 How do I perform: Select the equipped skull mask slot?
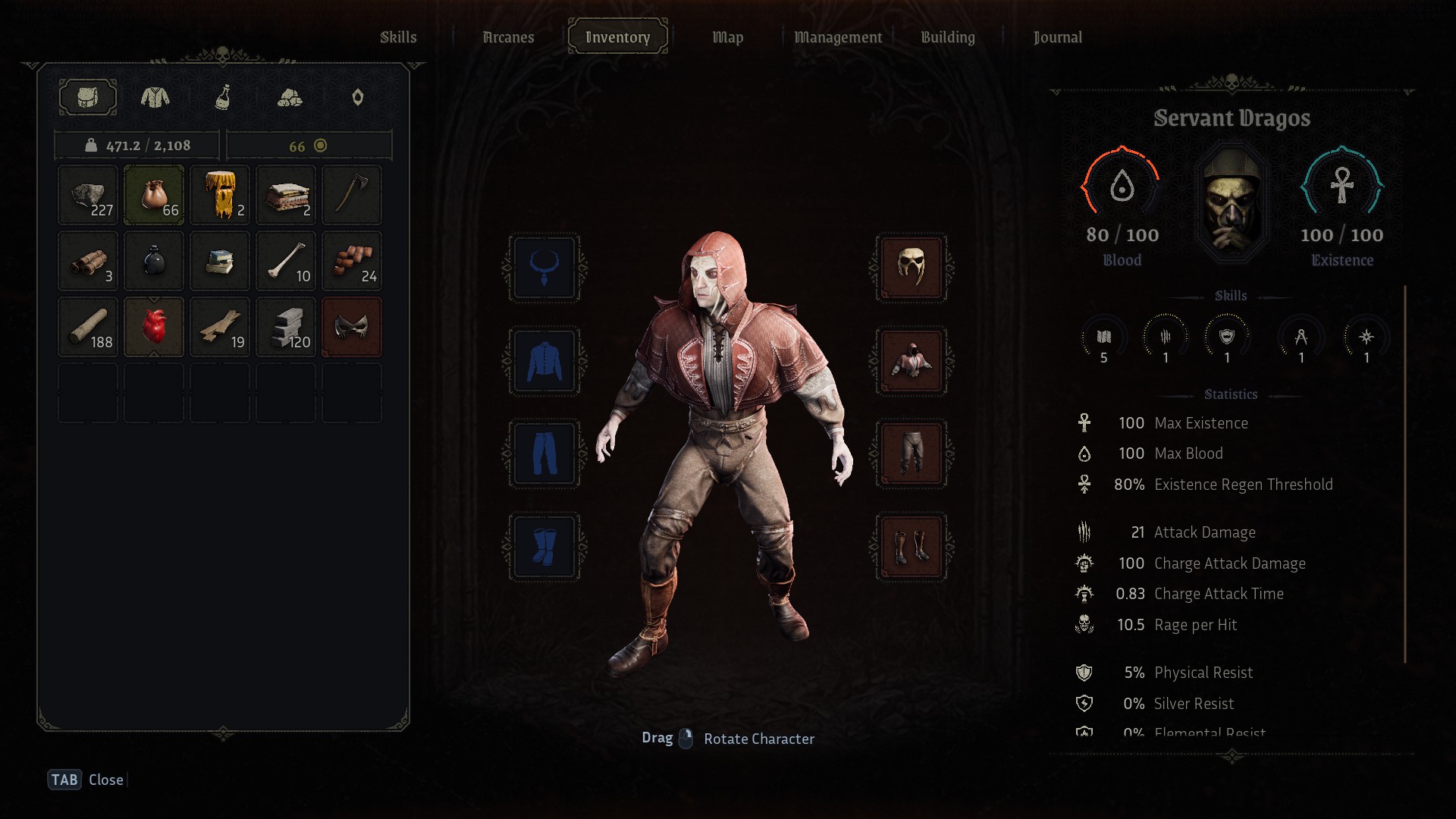click(911, 268)
